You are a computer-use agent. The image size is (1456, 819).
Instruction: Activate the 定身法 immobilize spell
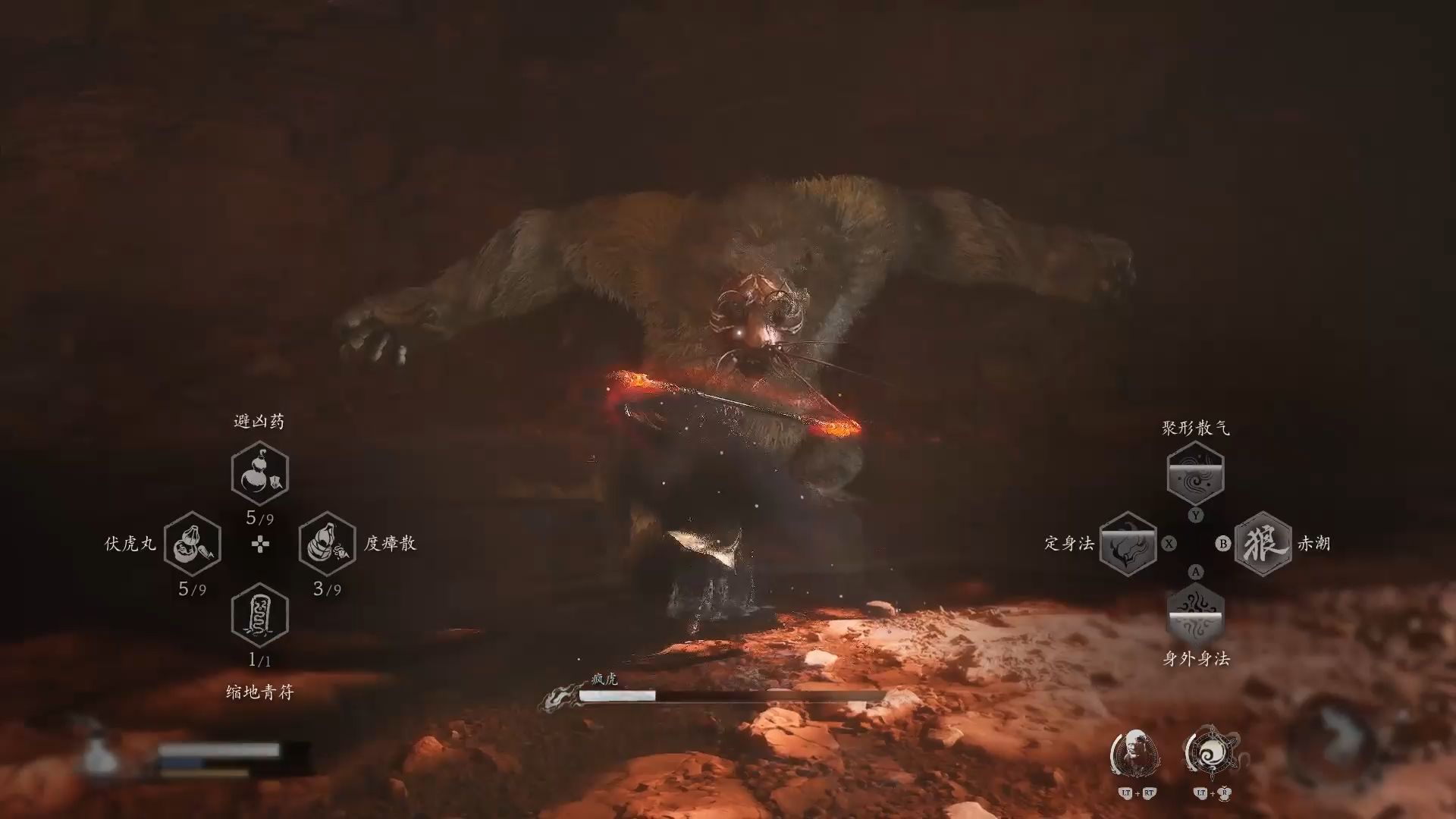click(x=1128, y=544)
